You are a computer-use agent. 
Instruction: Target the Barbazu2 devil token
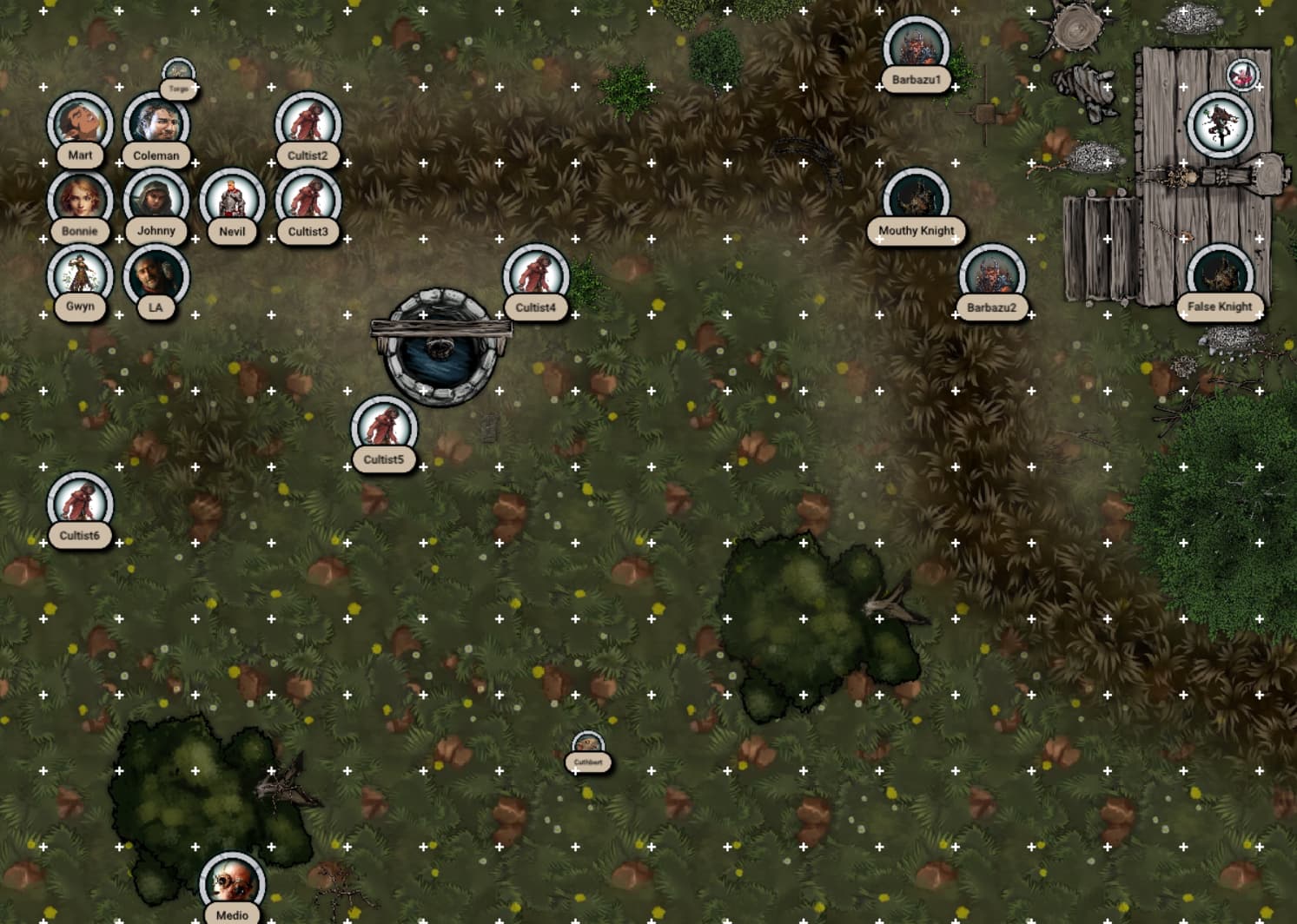click(992, 276)
